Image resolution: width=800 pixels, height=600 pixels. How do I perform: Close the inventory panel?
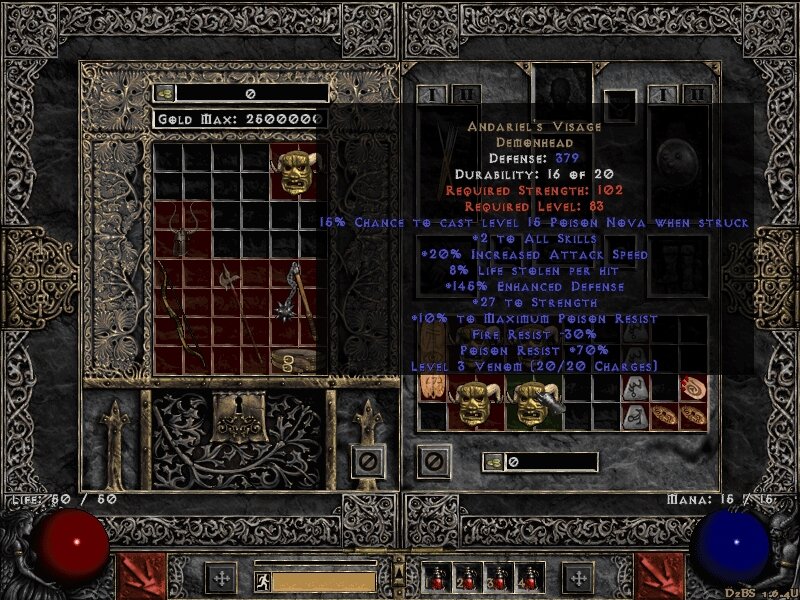[433, 460]
